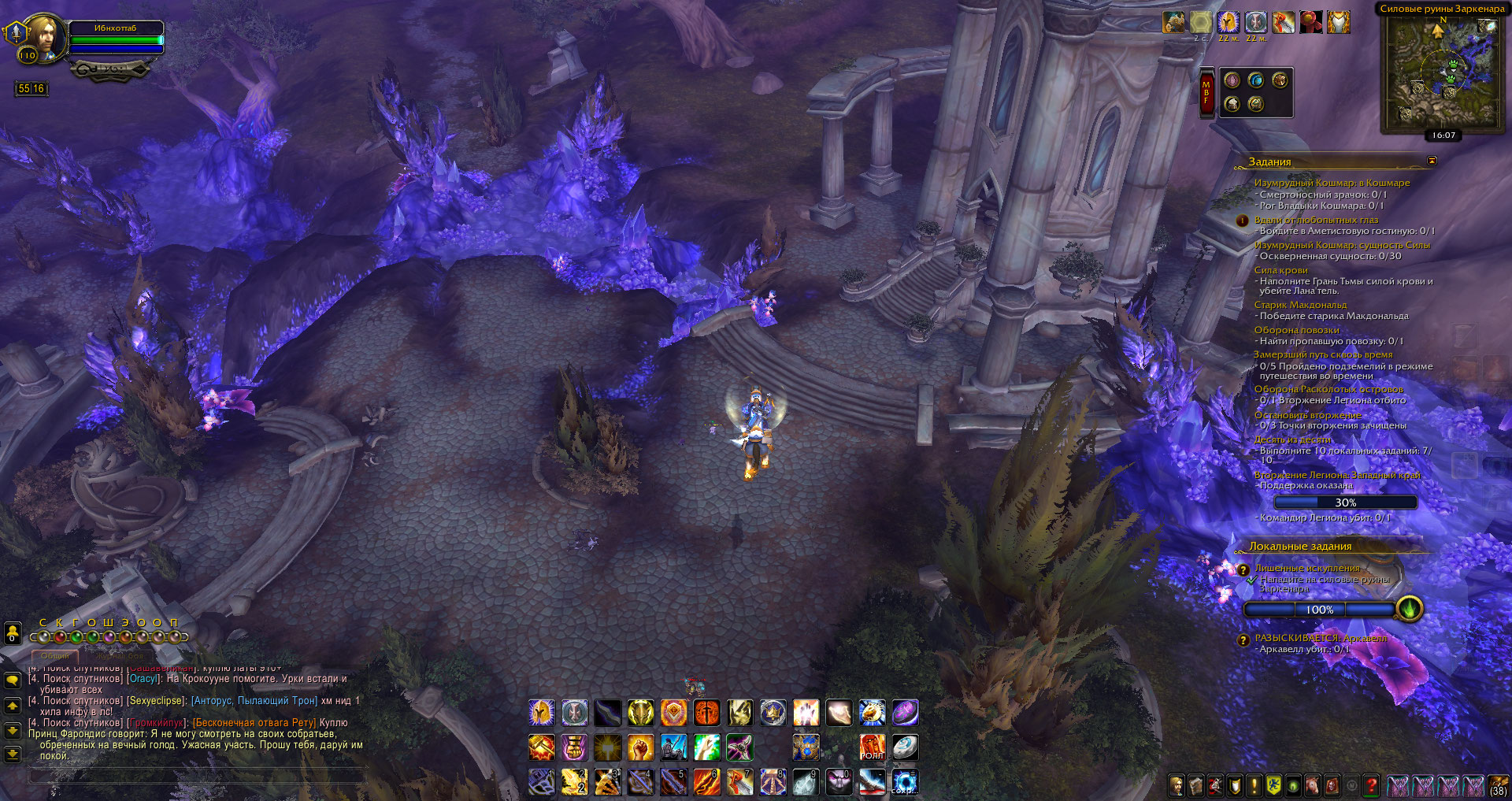Image resolution: width=1512 pixels, height=801 pixels.
Task: Open character info from micro menu portrait
Action: 1176,785
